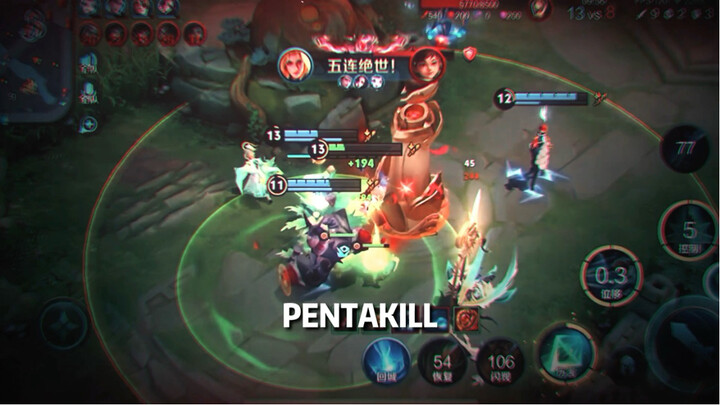The width and height of the screenshot is (720, 405).
Task: Click the red rose item icon
Action: 465,319
